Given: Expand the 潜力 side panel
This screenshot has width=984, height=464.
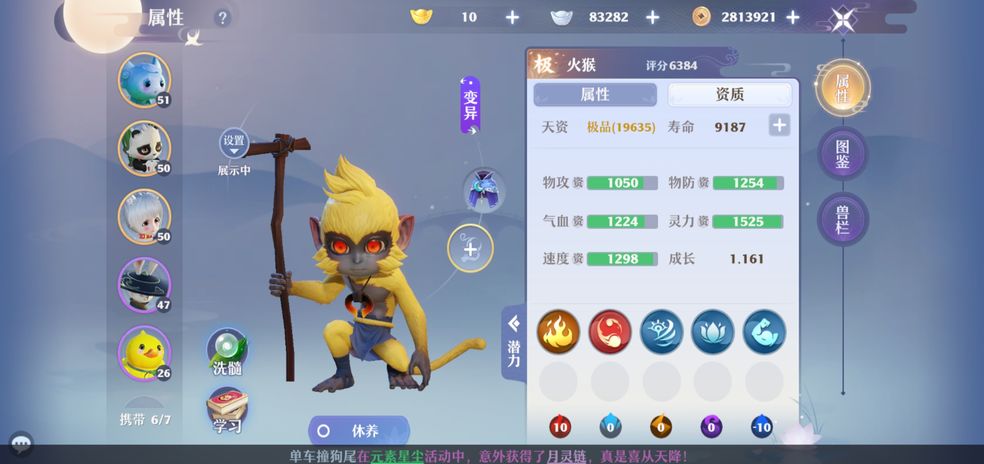Looking at the screenshot, I should 514,342.
